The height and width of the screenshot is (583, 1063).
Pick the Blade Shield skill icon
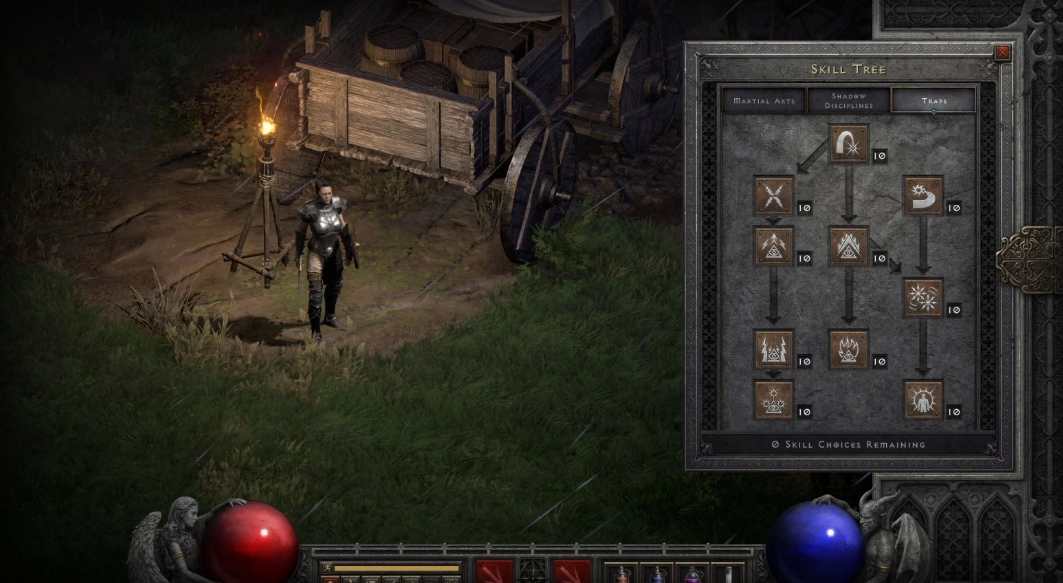point(923,399)
